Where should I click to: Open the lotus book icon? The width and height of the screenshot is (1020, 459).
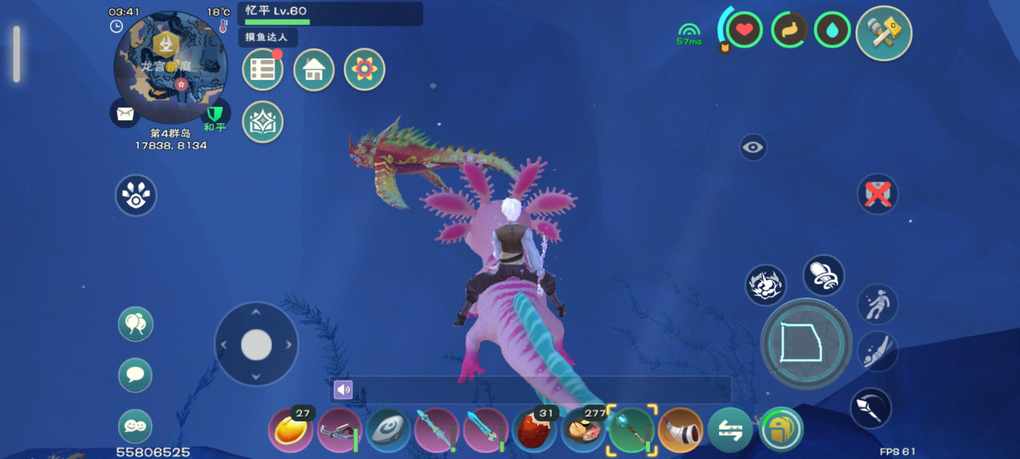(x=263, y=122)
